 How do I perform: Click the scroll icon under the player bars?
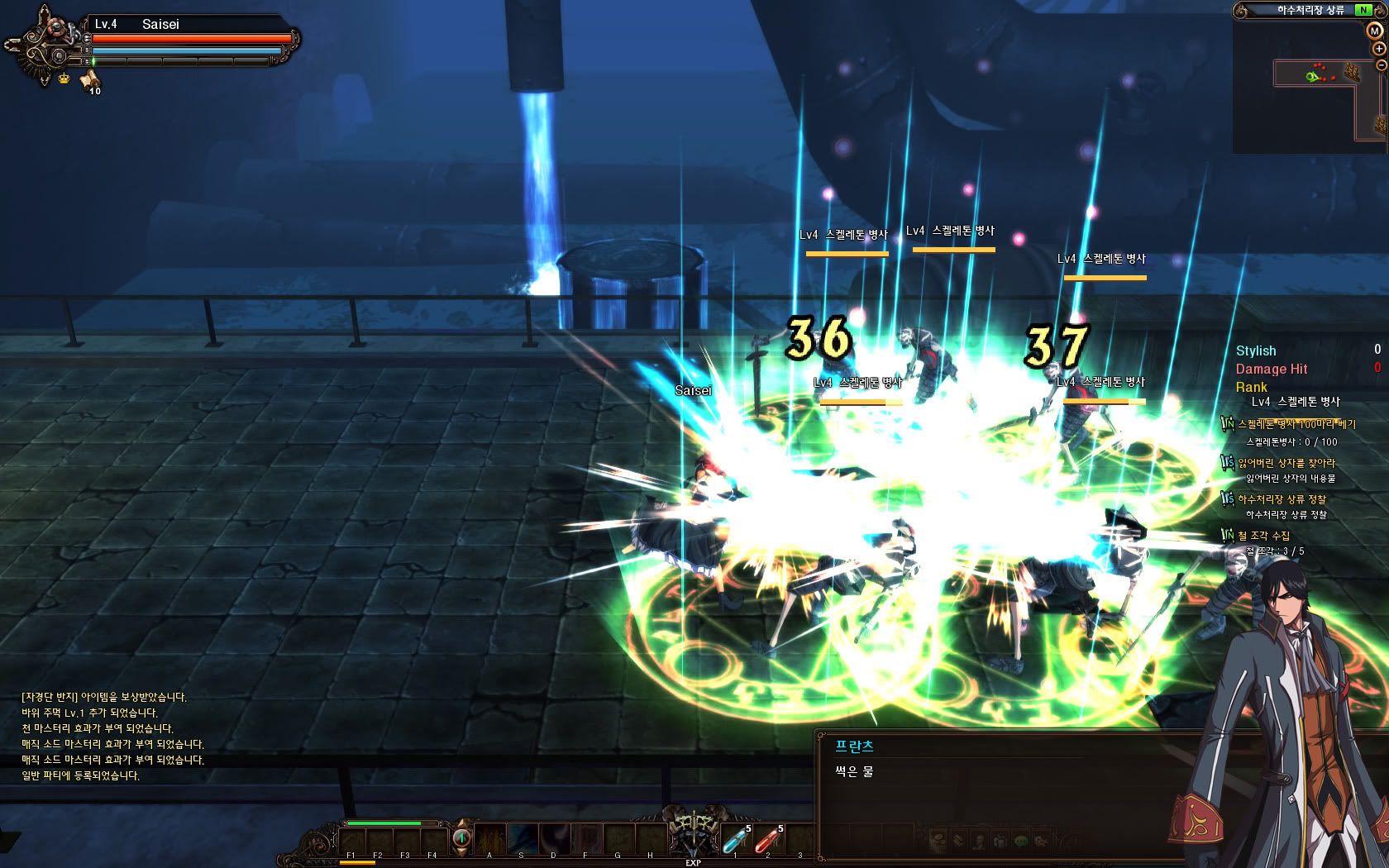(x=89, y=80)
